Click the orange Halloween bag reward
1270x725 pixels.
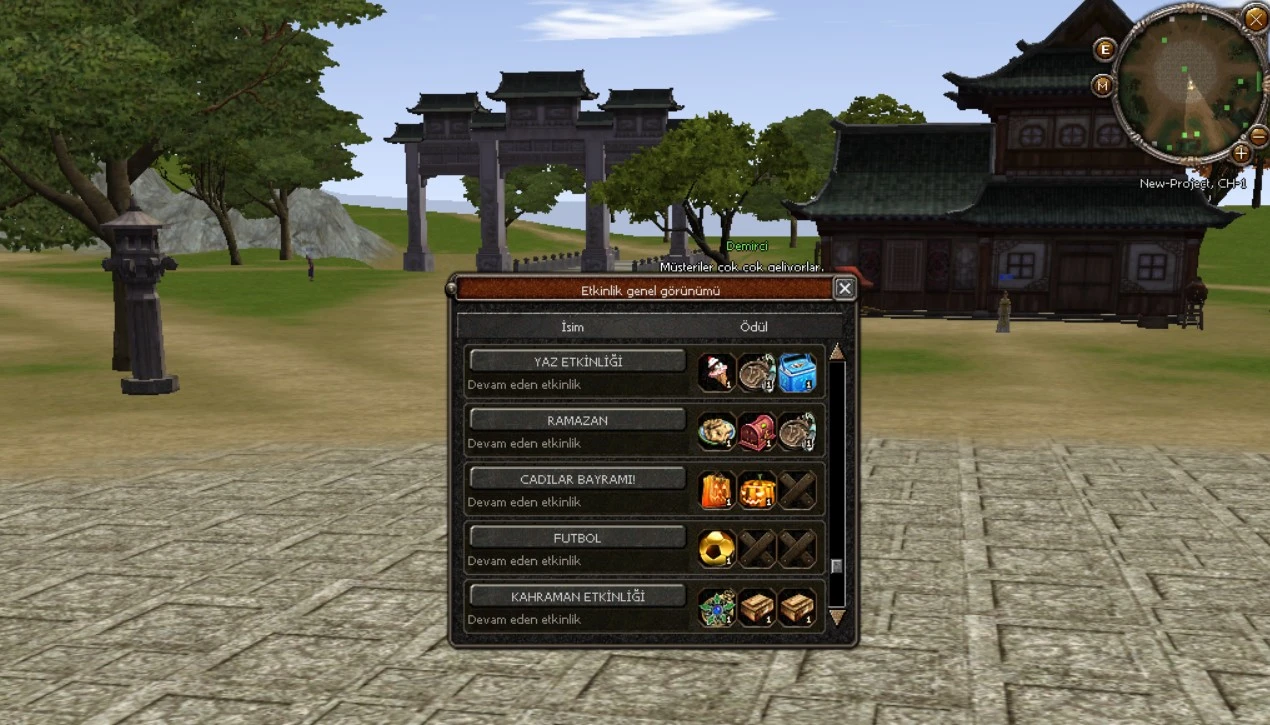point(717,490)
